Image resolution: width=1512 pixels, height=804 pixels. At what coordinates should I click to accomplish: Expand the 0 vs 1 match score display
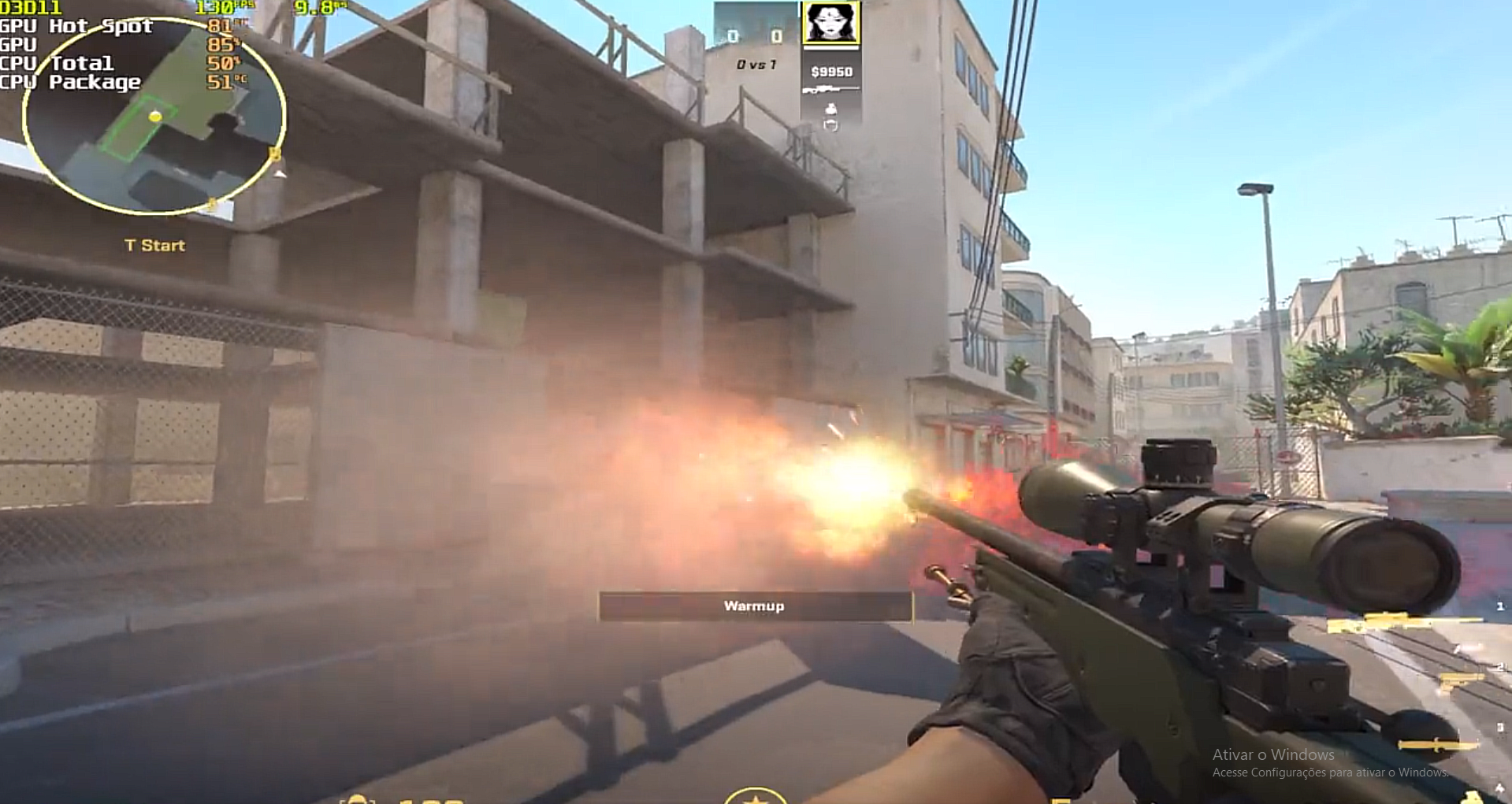pos(755,65)
